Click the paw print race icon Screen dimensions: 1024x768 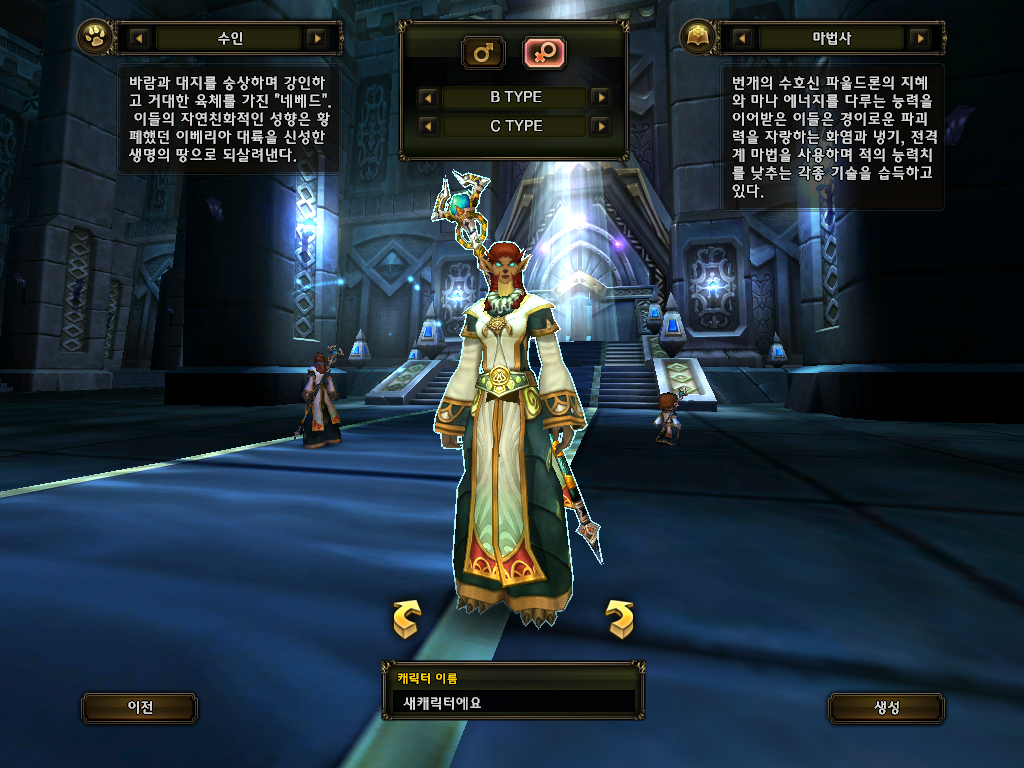[95, 39]
